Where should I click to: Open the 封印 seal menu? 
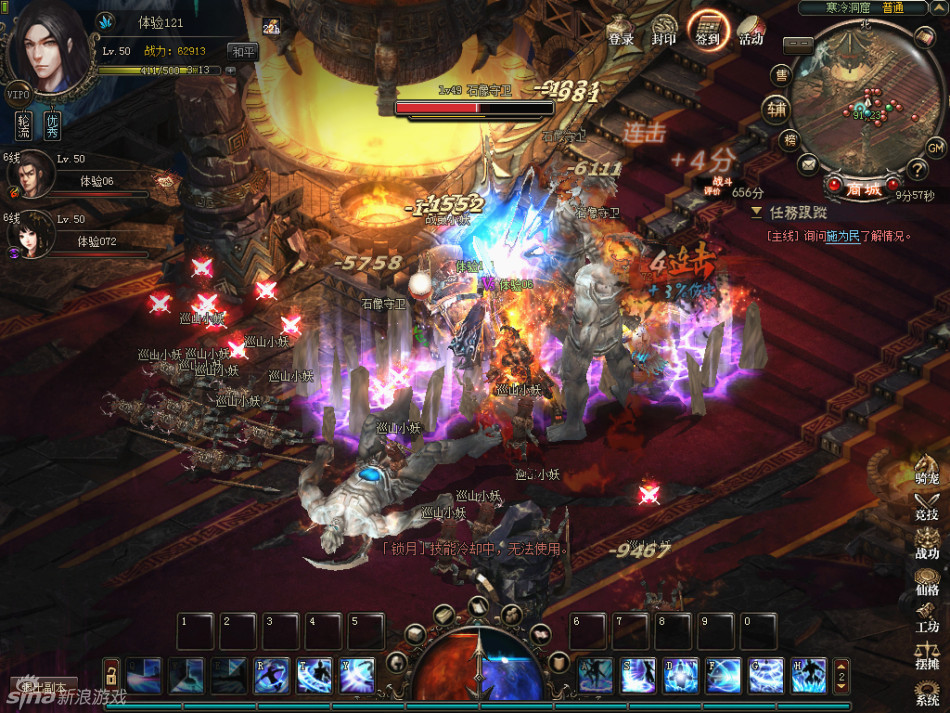(x=664, y=32)
